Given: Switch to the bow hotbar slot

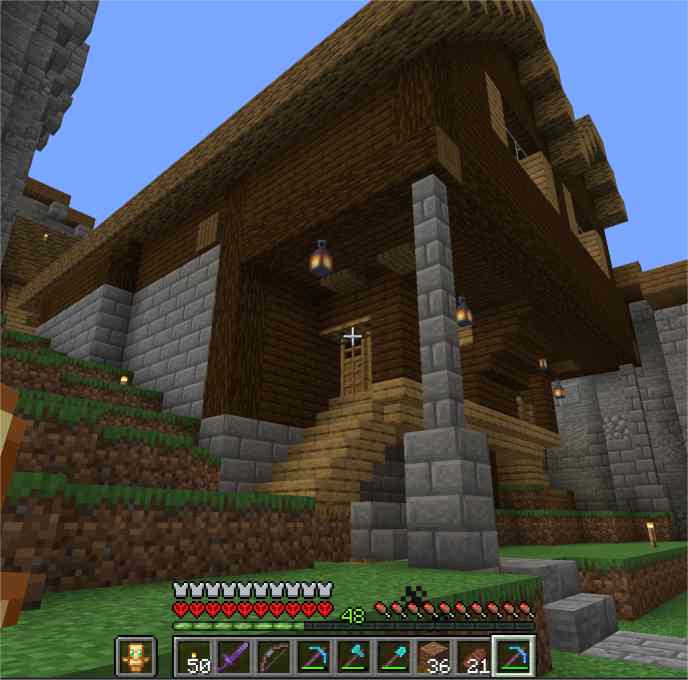Looking at the screenshot, I should pos(275,657).
